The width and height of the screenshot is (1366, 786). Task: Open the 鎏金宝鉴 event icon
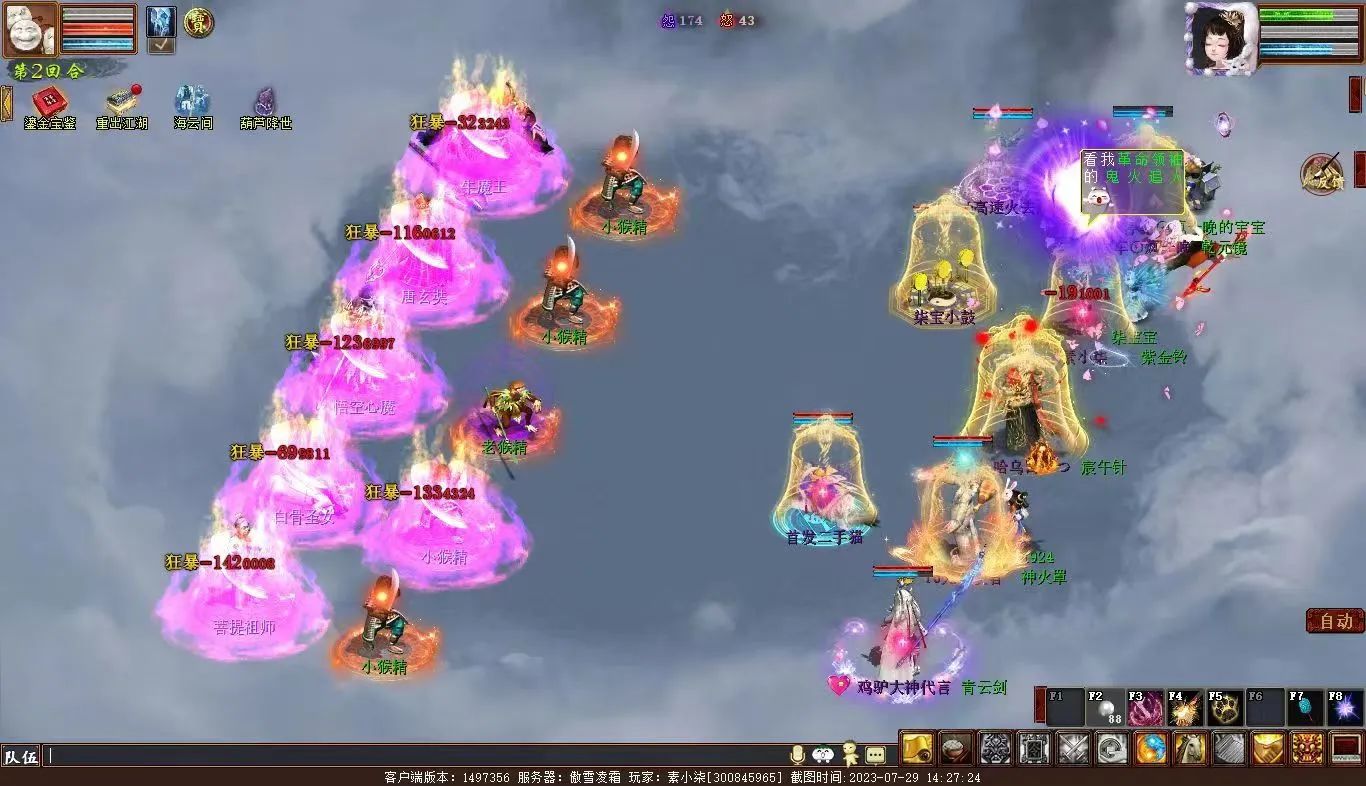(x=50, y=102)
